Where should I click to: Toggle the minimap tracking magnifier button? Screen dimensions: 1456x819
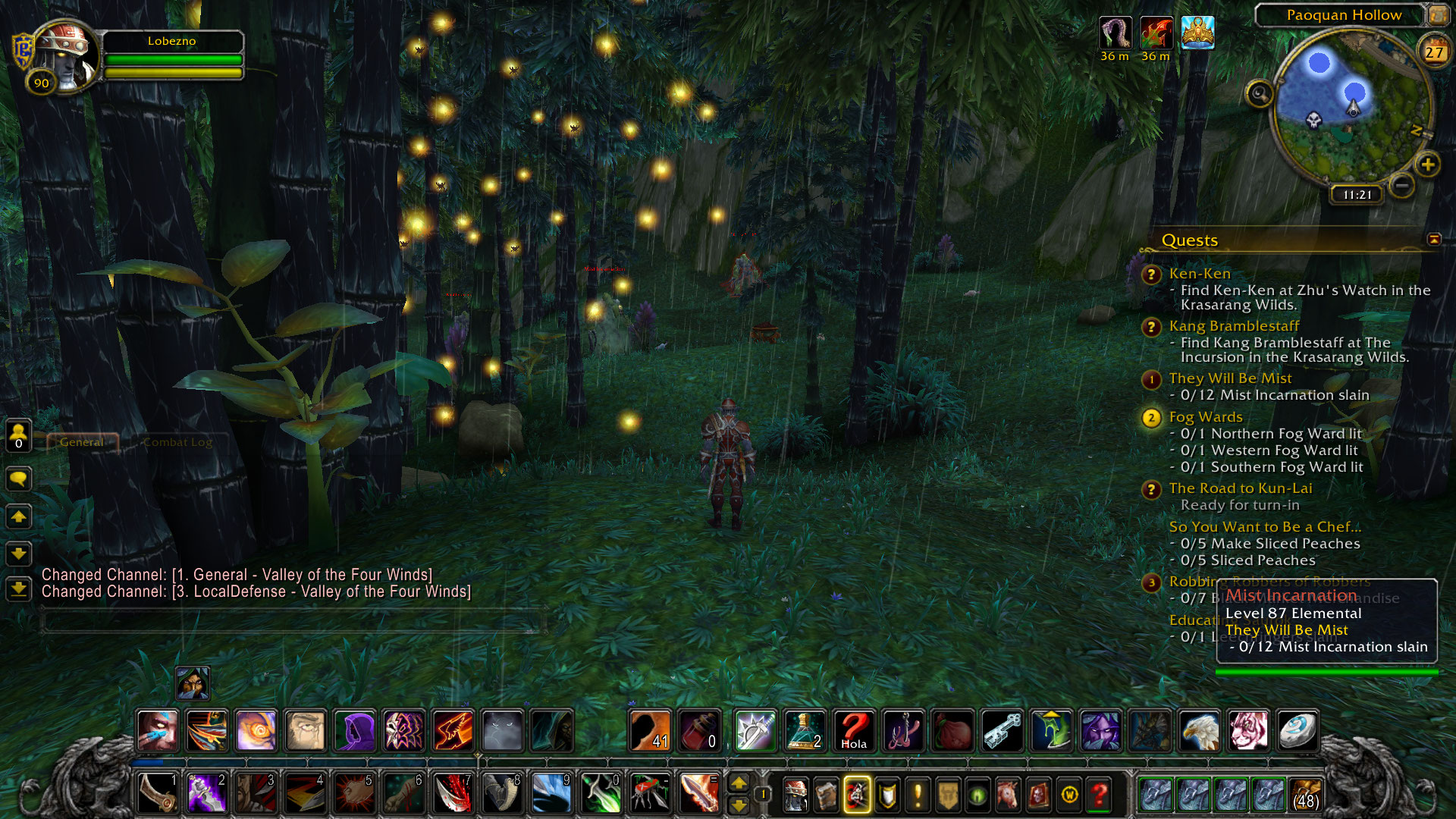[x=1260, y=94]
